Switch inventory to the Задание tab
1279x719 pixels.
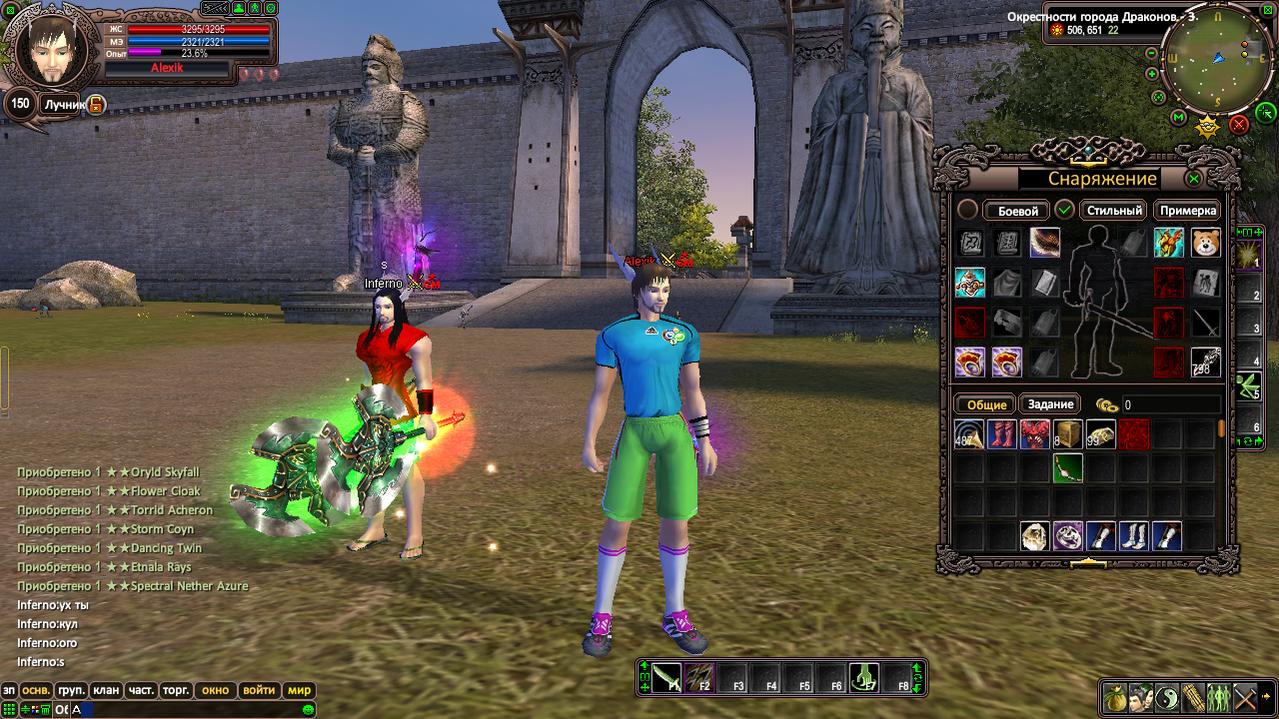1050,405
